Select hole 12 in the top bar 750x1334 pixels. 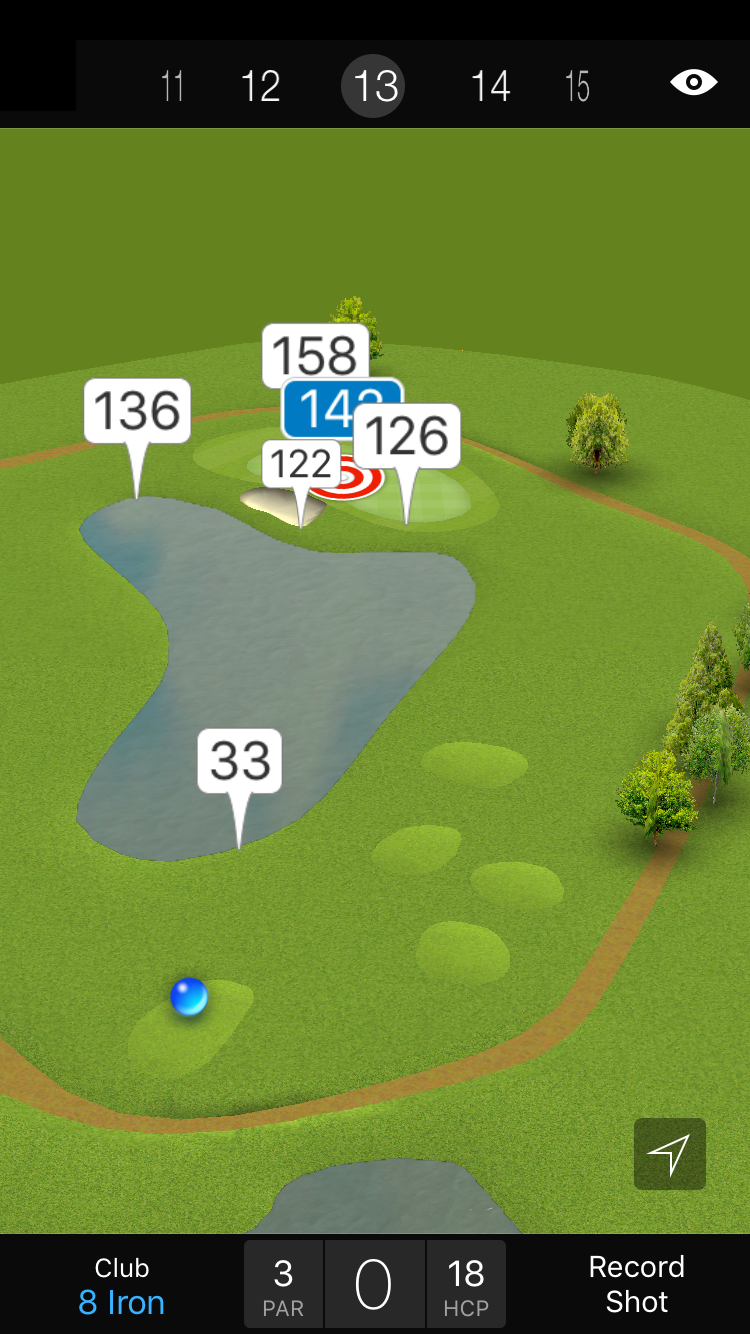[260, 86]
